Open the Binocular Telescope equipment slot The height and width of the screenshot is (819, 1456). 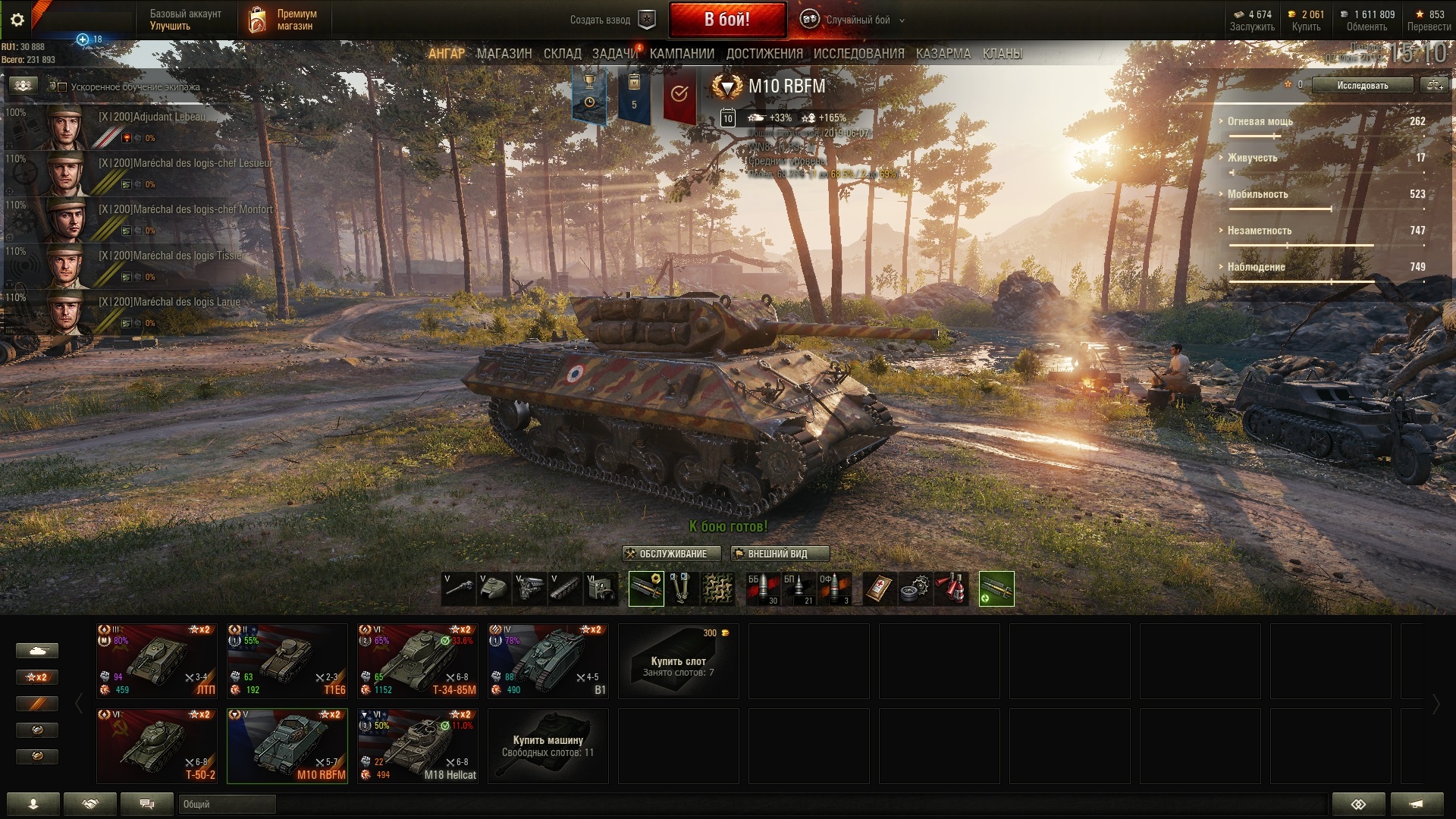[680, 588]
